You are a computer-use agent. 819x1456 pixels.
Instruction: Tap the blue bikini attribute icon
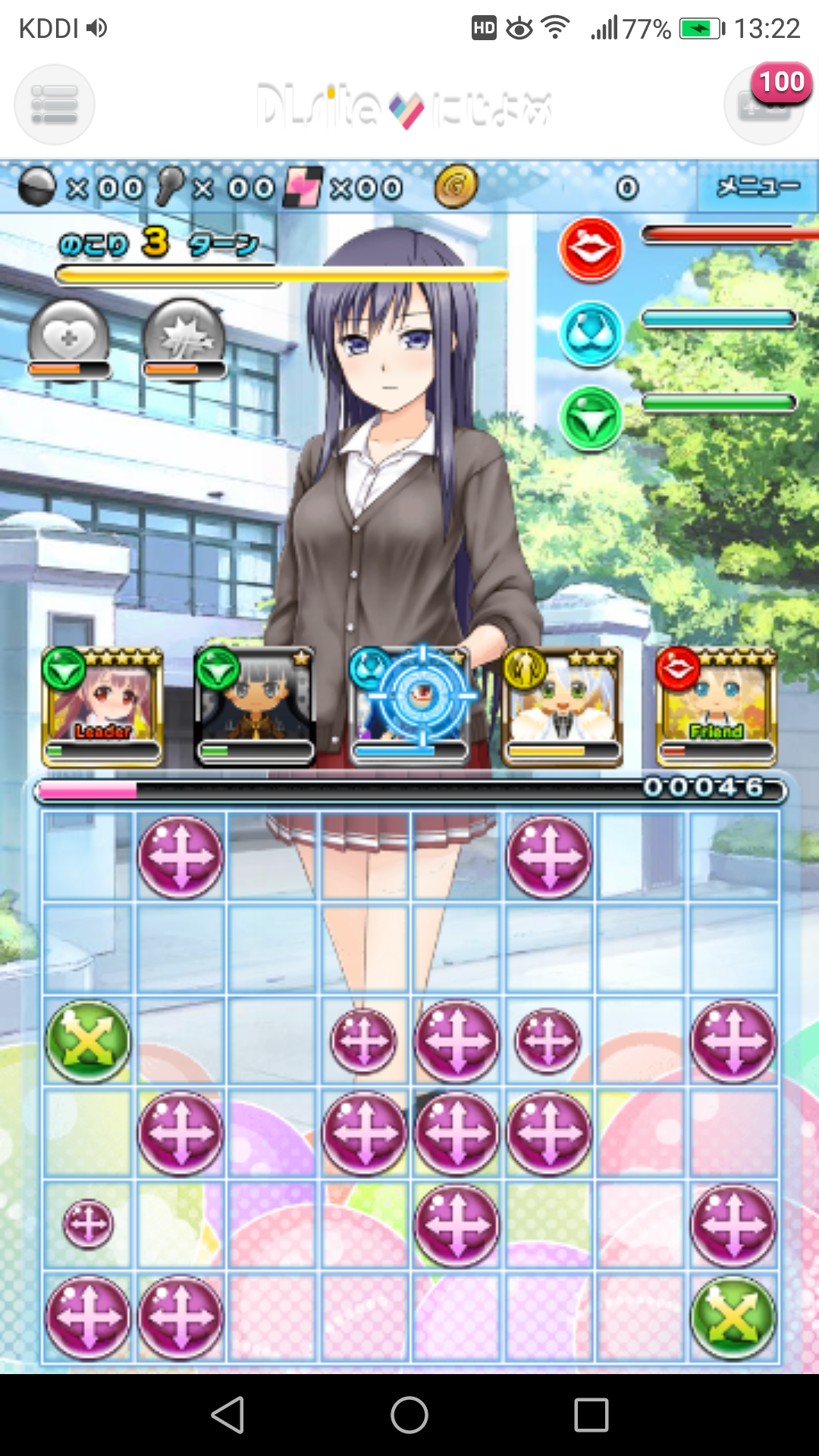tap(591, 334)
